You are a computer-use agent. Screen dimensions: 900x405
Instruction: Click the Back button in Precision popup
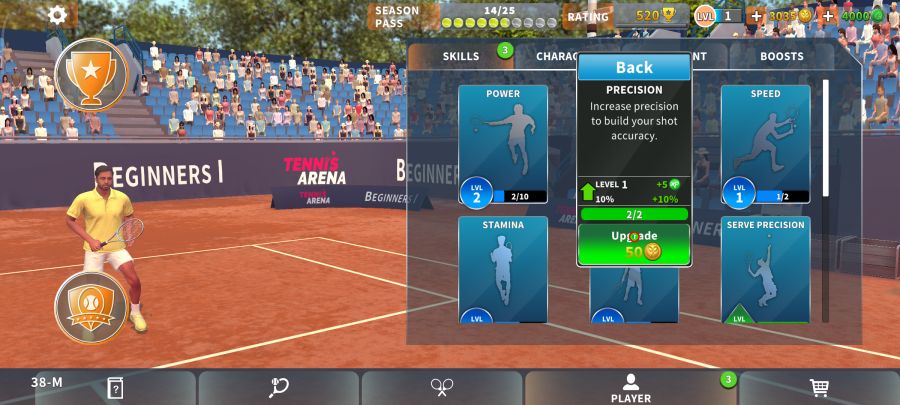pos(634,67)
